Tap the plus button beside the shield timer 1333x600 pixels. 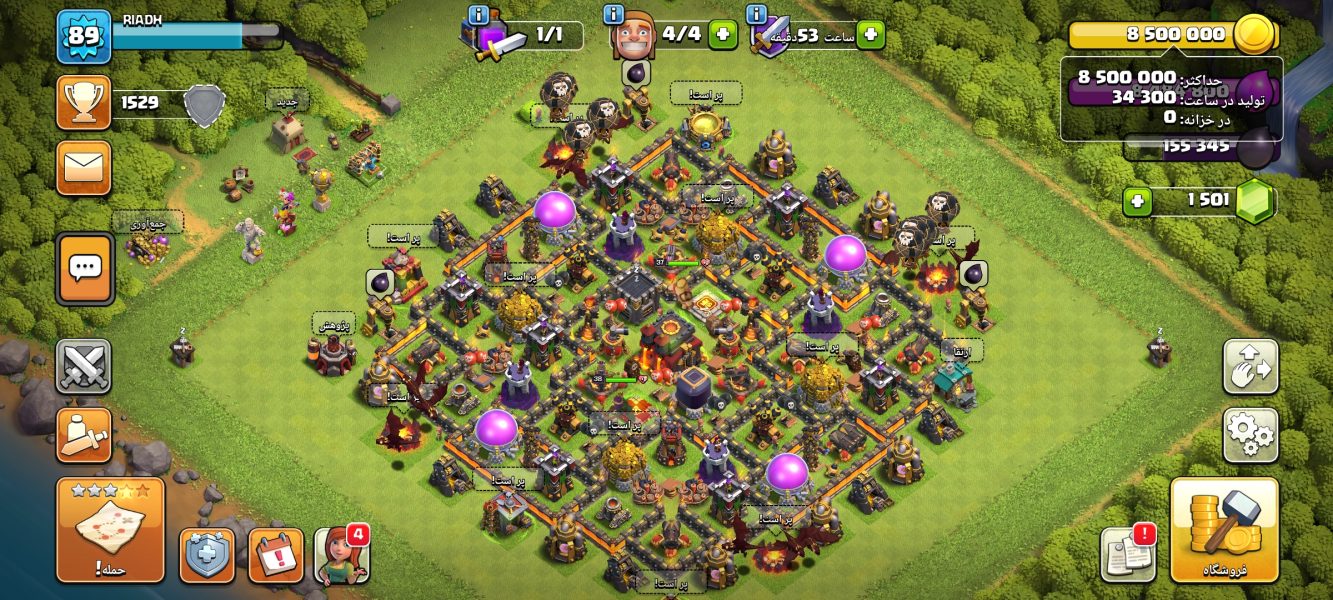(870, 34)
